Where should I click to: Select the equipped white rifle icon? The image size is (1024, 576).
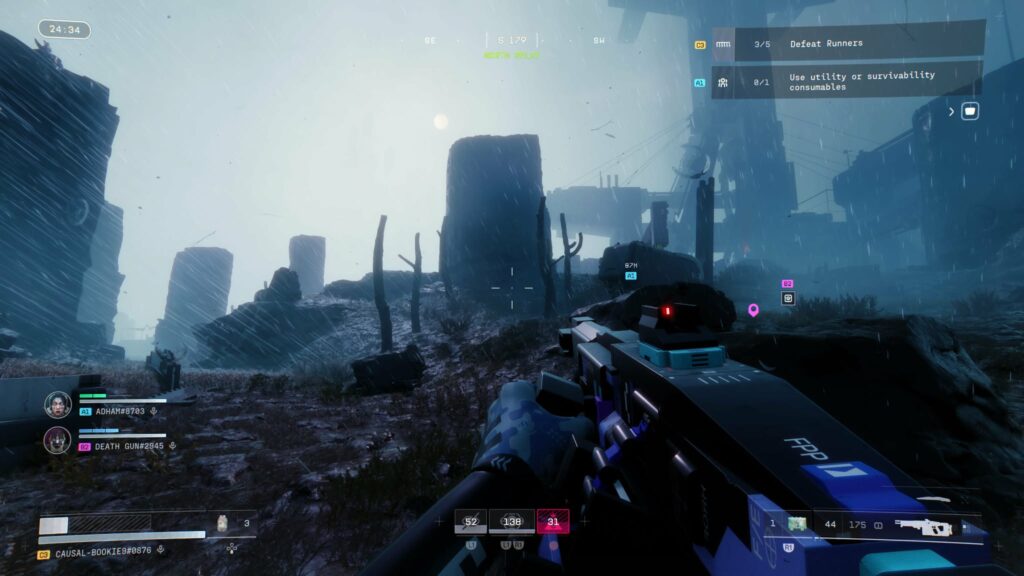click(926, 525)
